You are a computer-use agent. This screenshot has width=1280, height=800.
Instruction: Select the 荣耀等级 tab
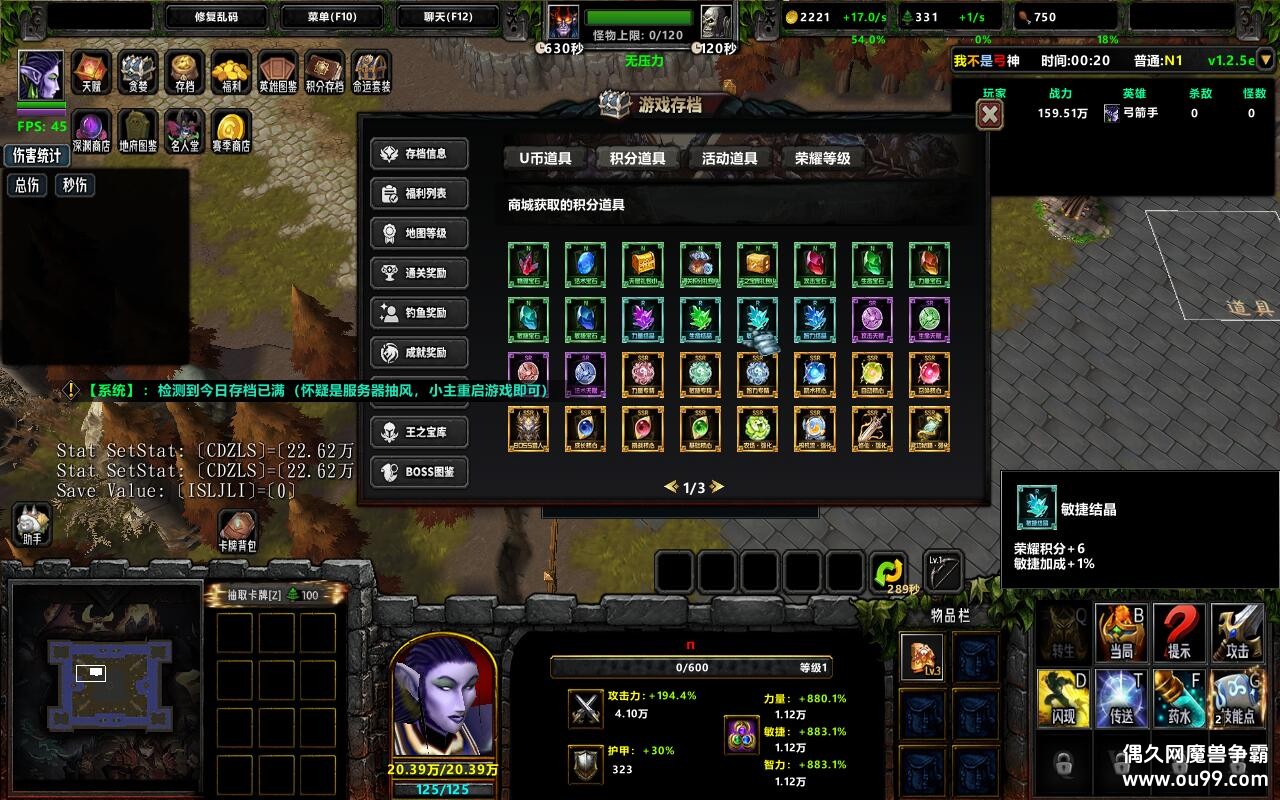click(x=823, y=158)
